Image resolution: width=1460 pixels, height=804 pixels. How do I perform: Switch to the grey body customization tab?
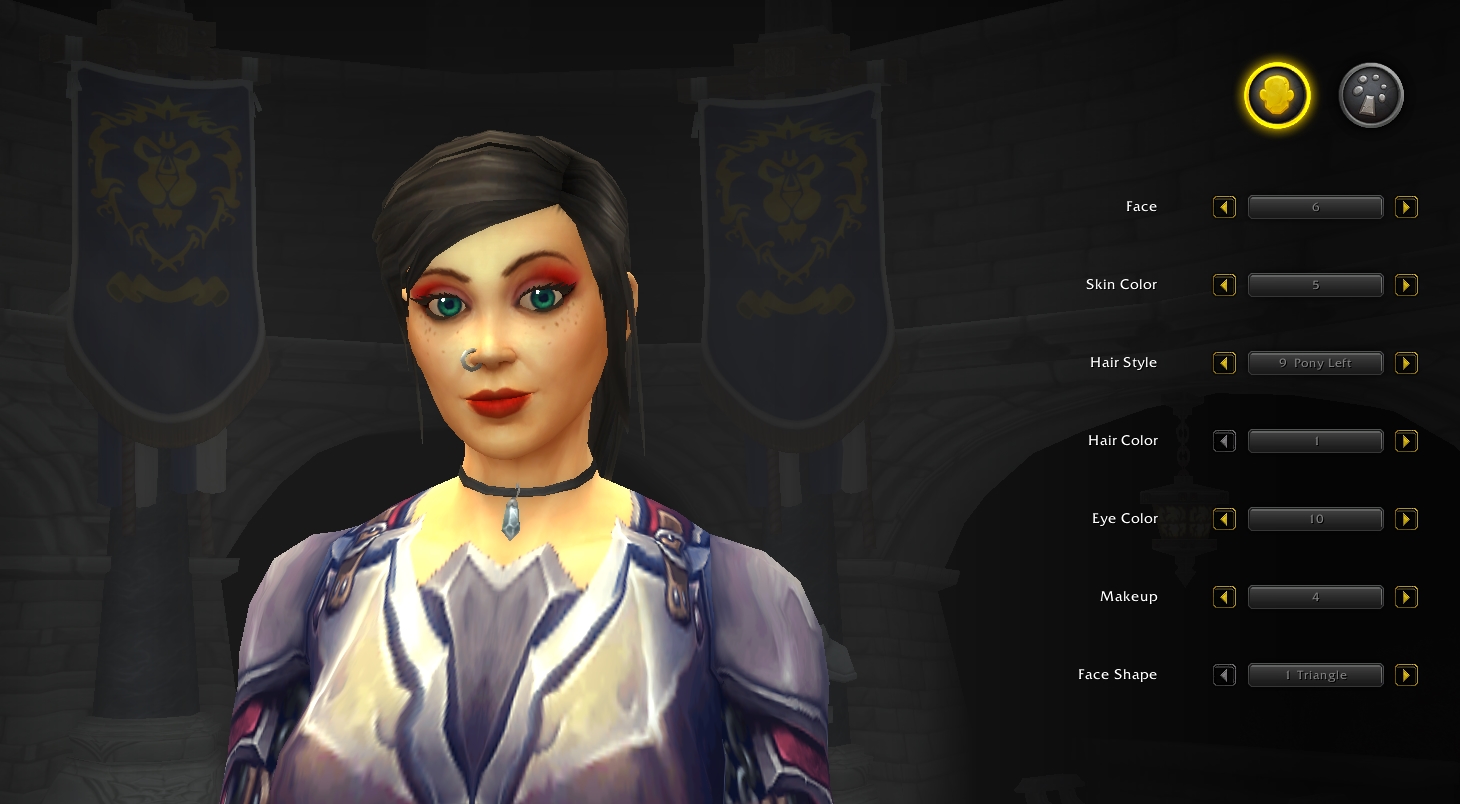pyautogui.click(x=1371, y=96)
